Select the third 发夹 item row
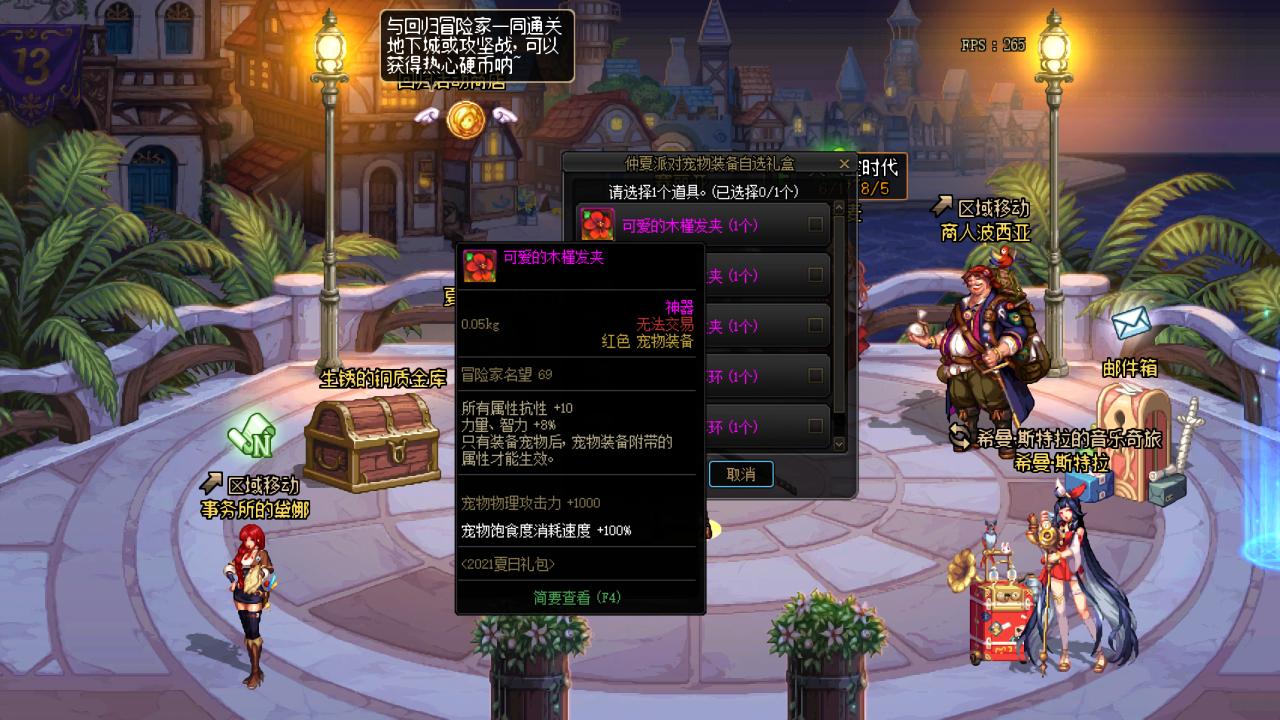 [x=750, y=326]
